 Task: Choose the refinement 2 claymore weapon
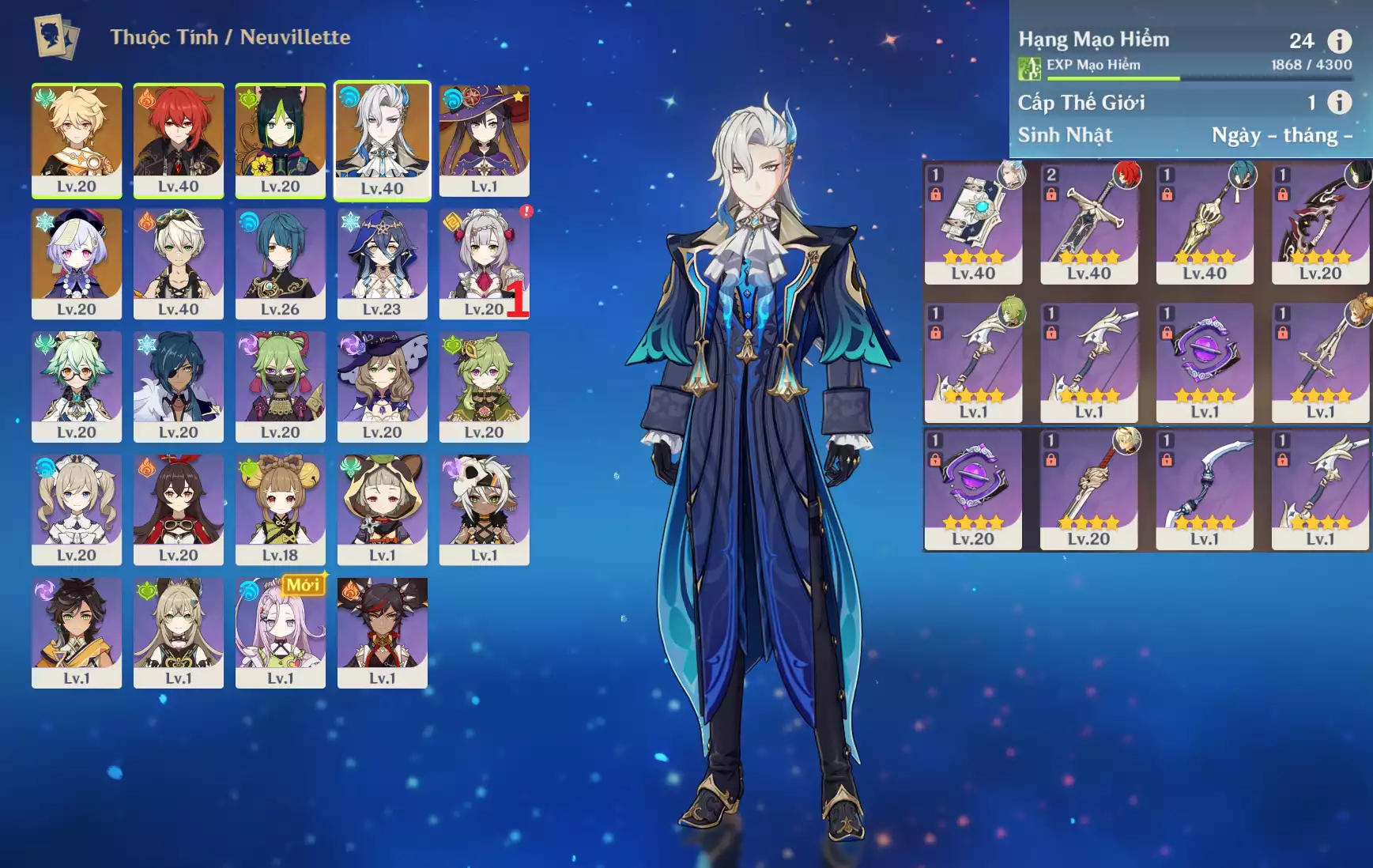[1088, 223]
